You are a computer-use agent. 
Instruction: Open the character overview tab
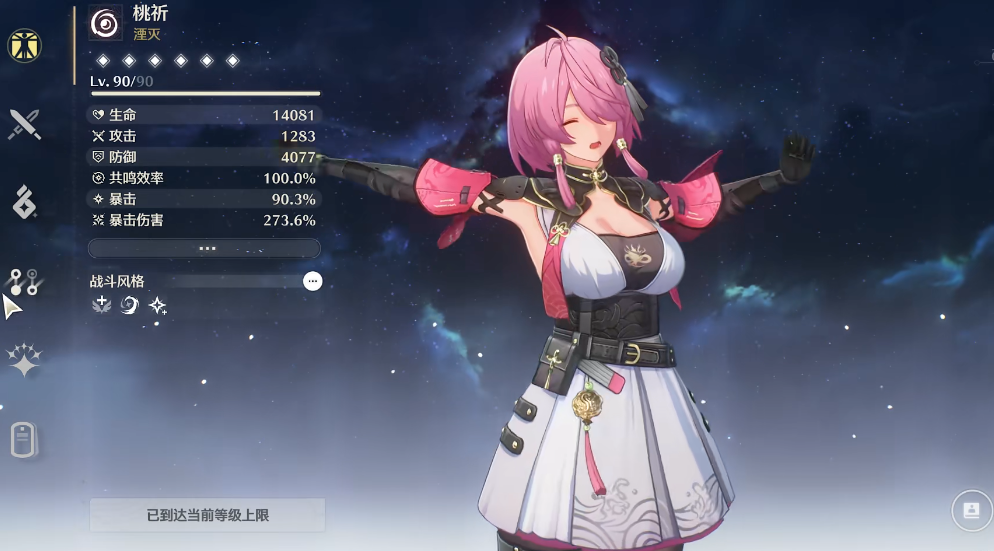pos(24,45)
